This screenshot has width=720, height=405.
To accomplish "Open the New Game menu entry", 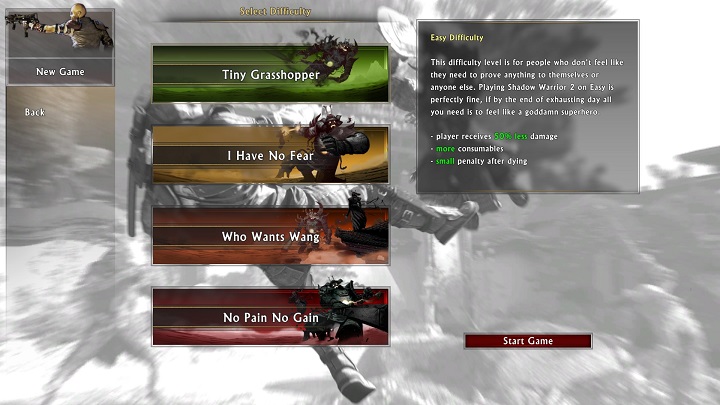I will pyautogui.click(x=60, y=72).
